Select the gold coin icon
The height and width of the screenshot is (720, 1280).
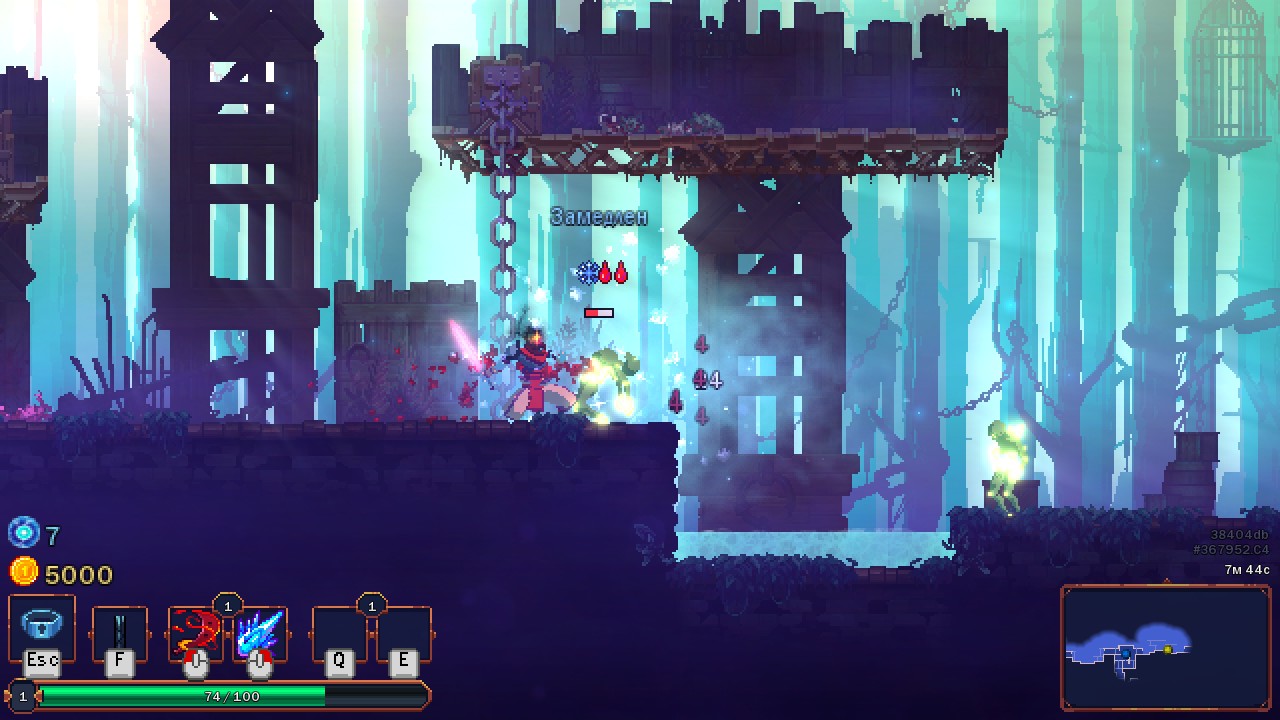[x=22, y=572]
